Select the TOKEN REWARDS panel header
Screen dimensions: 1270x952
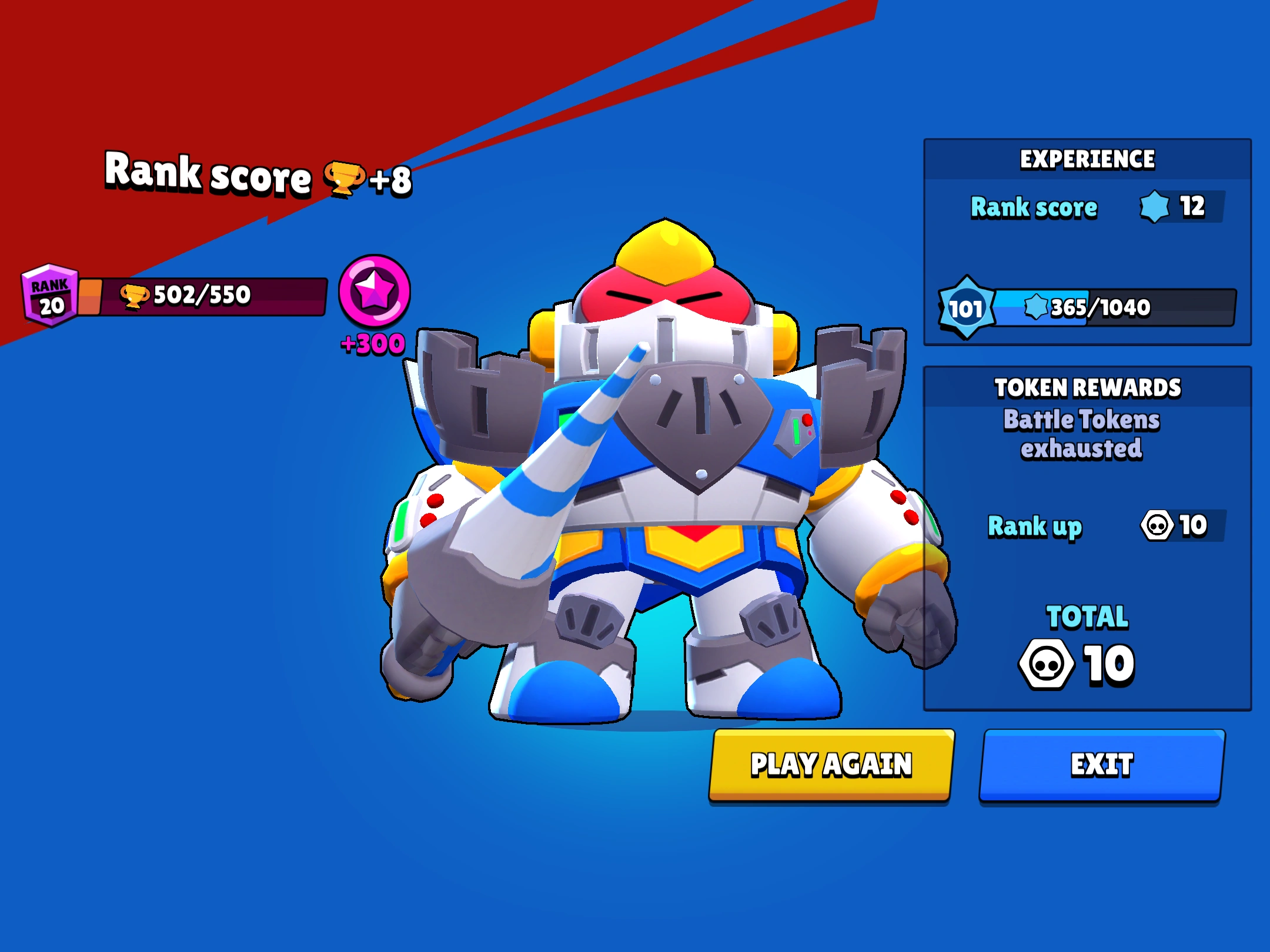[1088, 387]
